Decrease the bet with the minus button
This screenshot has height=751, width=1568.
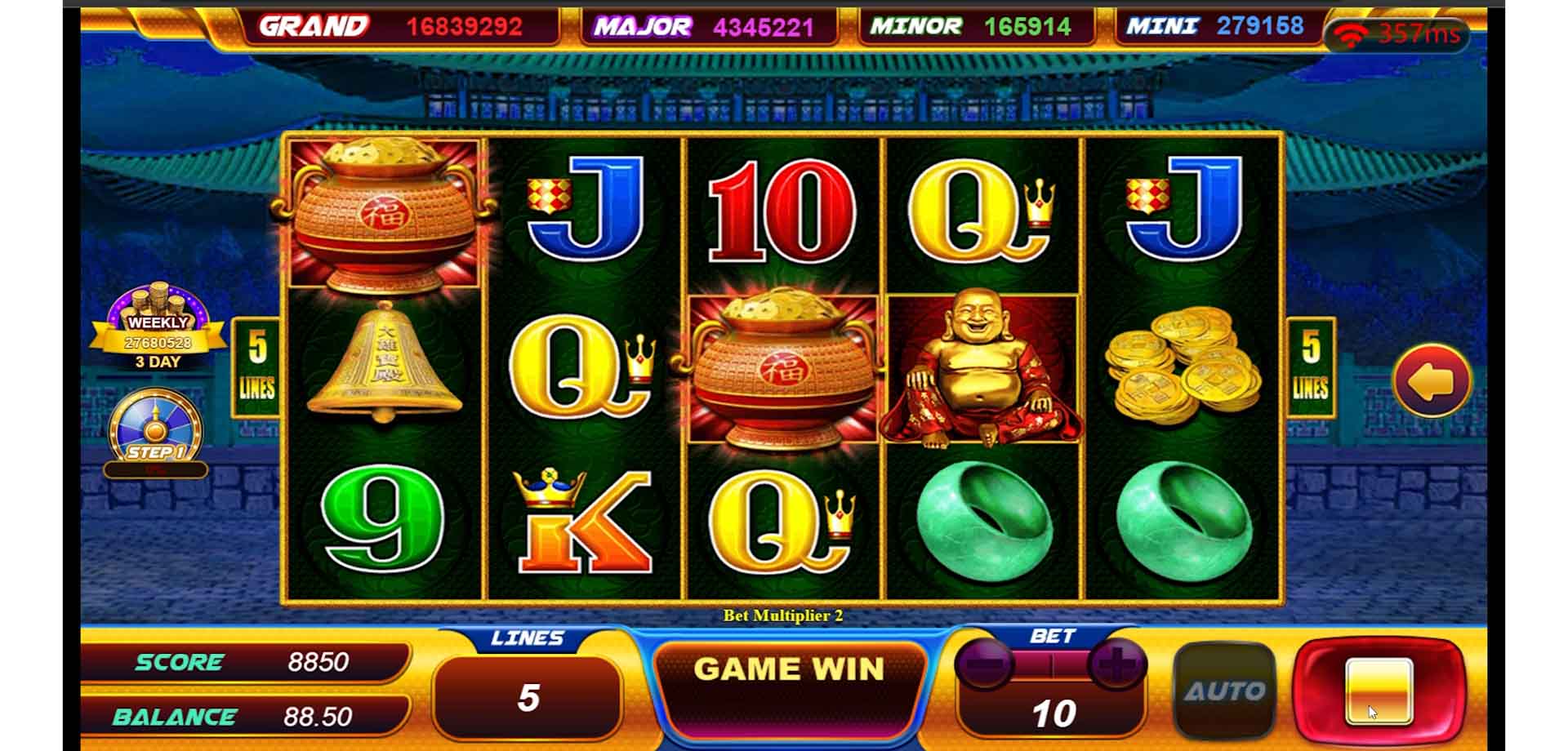tap(986, 663)
